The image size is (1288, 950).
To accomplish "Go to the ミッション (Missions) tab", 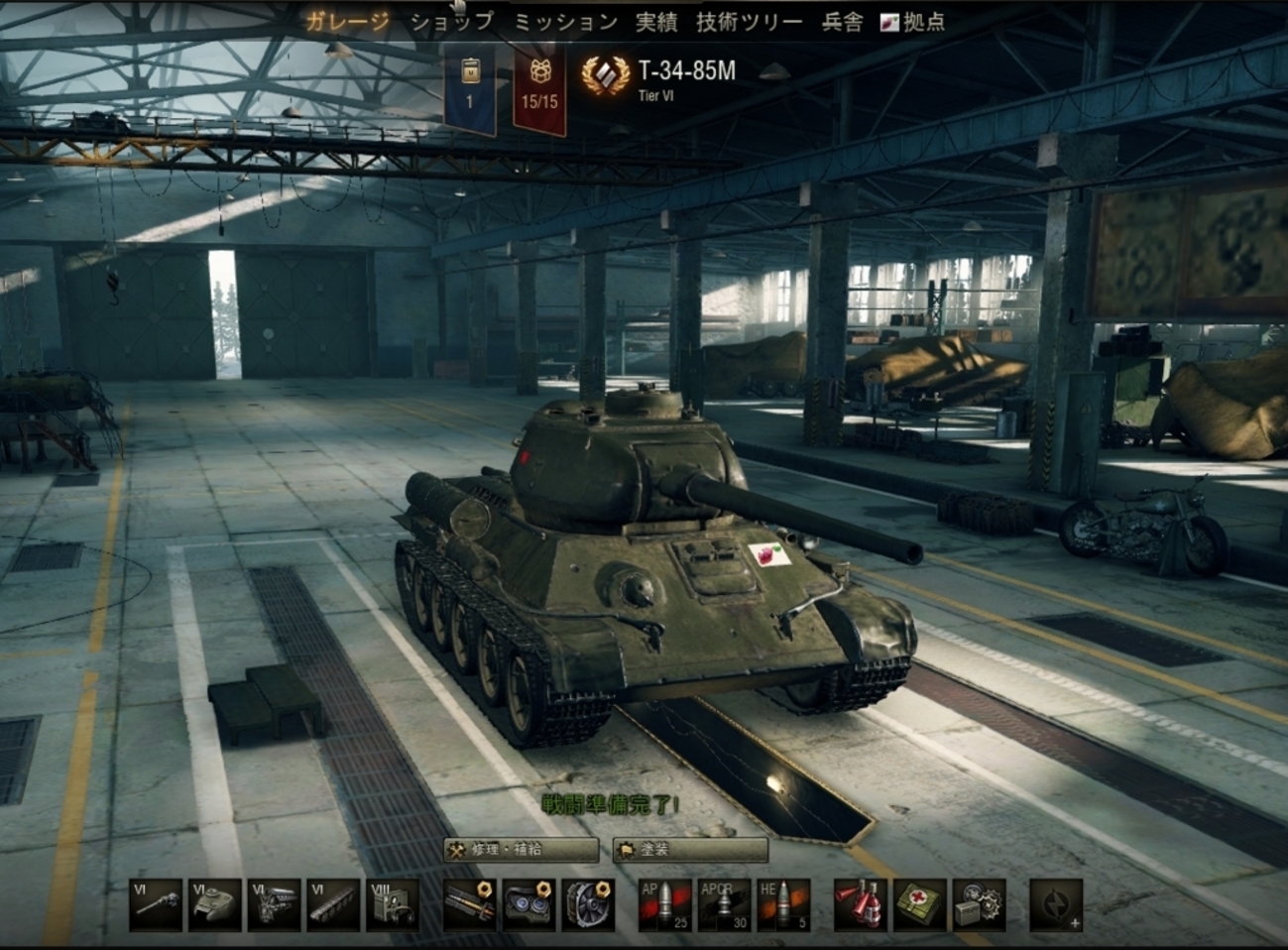I will click(565, 22).
